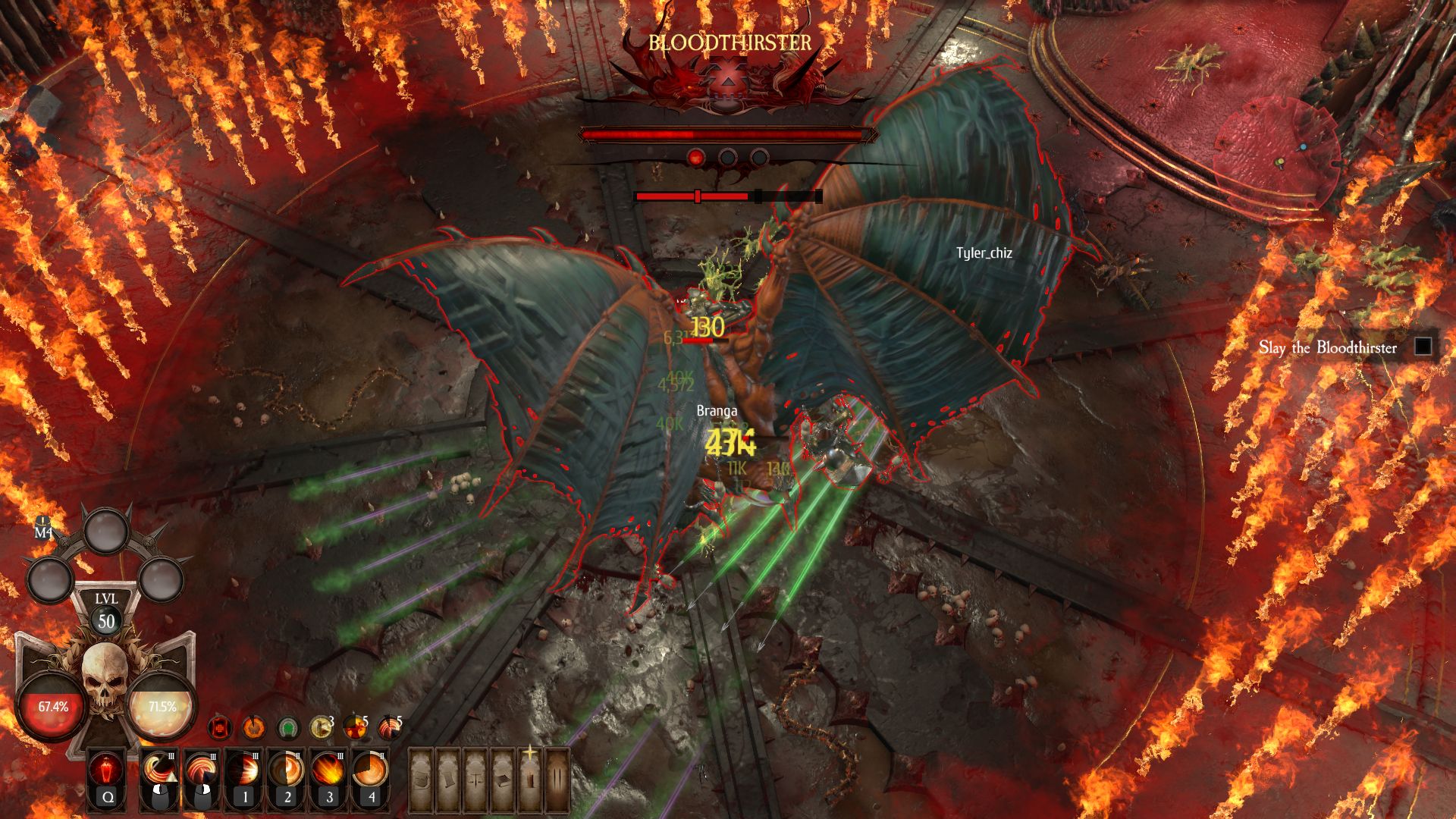
Task: Open the claw marks menu button
Action: click(557, 779)
